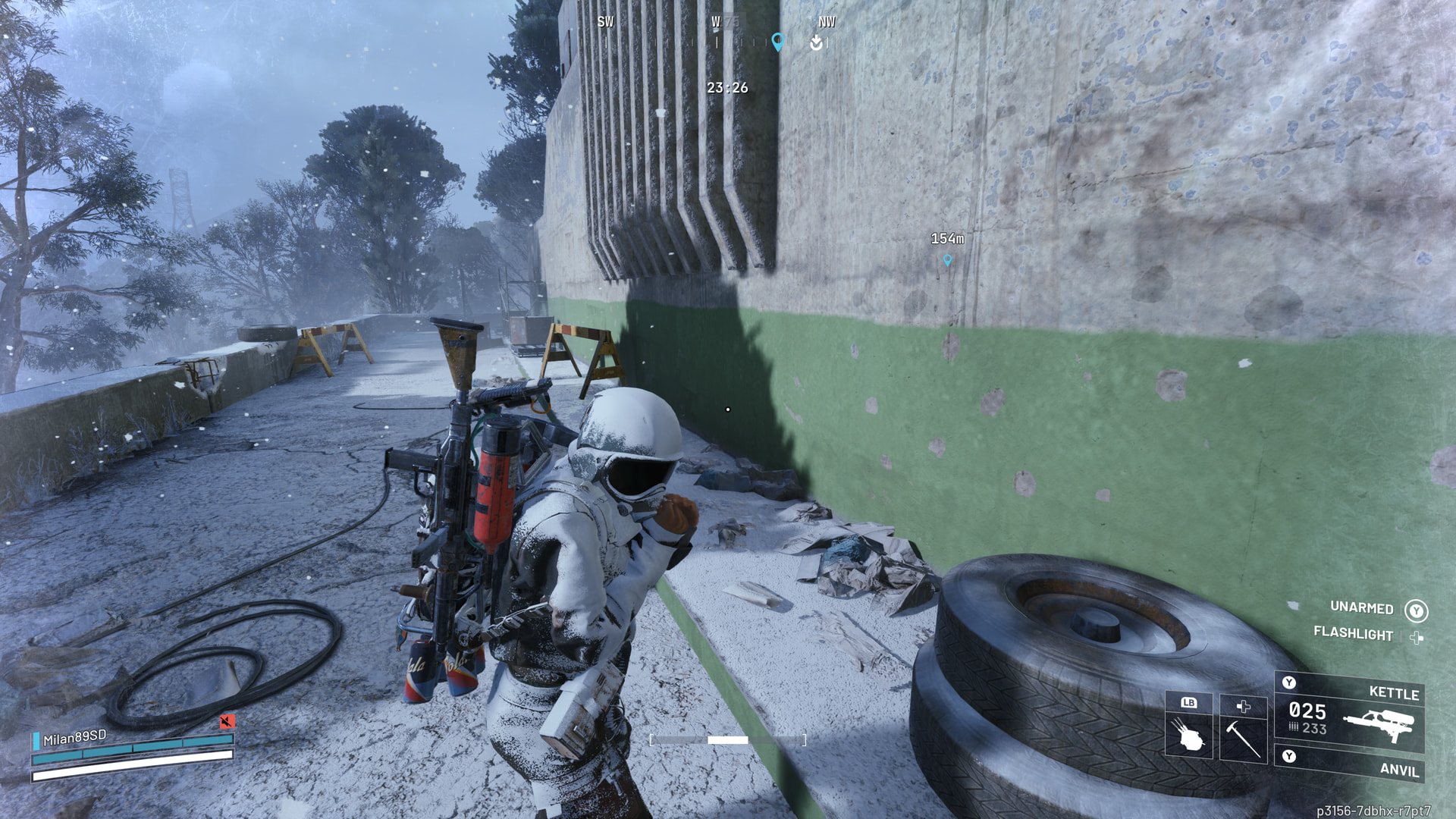Screen dimensions: 1456x819
Task: Click the player name Milan89SD
Action: pyautogui.click(x=74, y=737)
